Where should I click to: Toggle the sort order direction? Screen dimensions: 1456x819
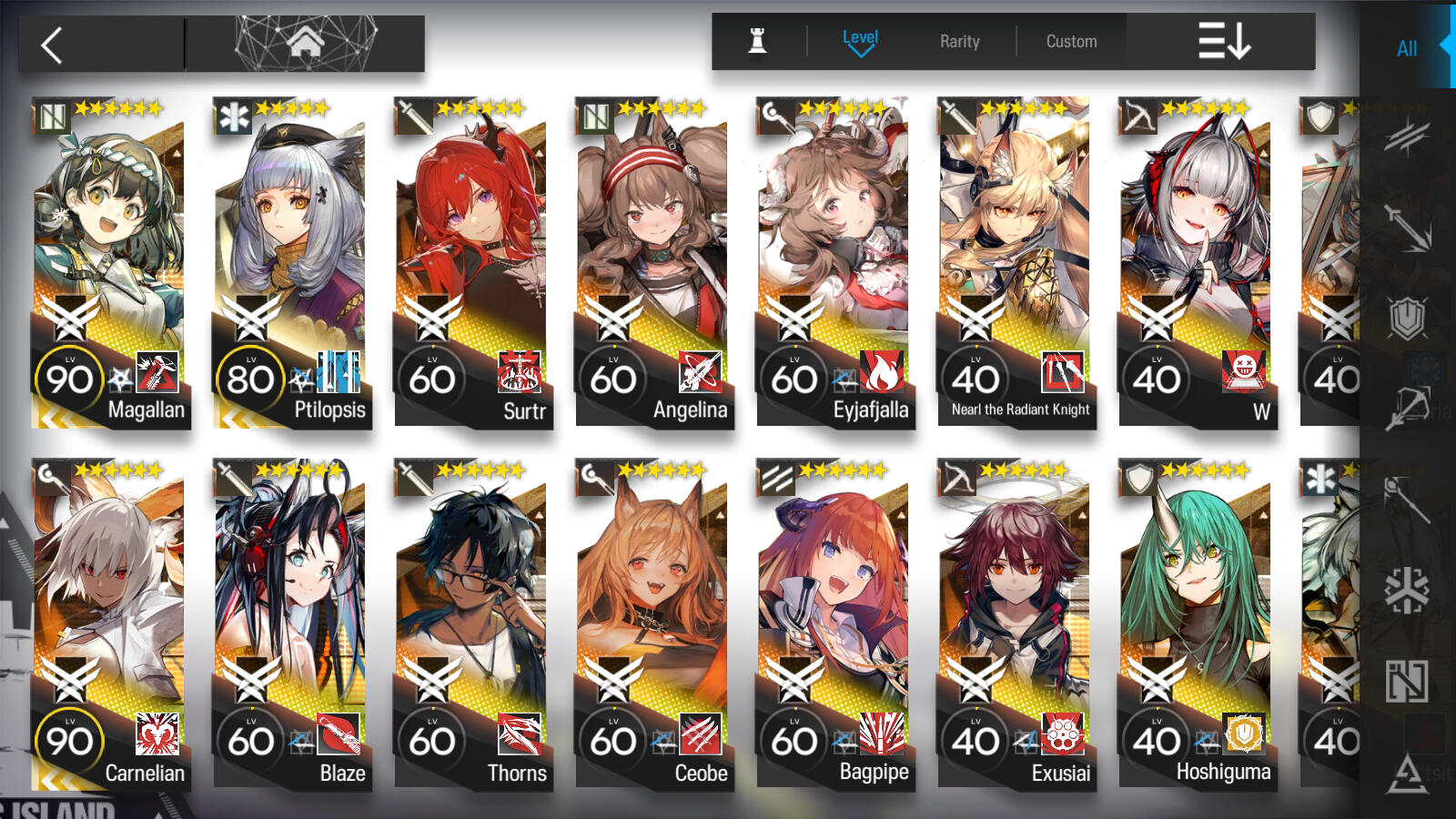[1223, 41]
